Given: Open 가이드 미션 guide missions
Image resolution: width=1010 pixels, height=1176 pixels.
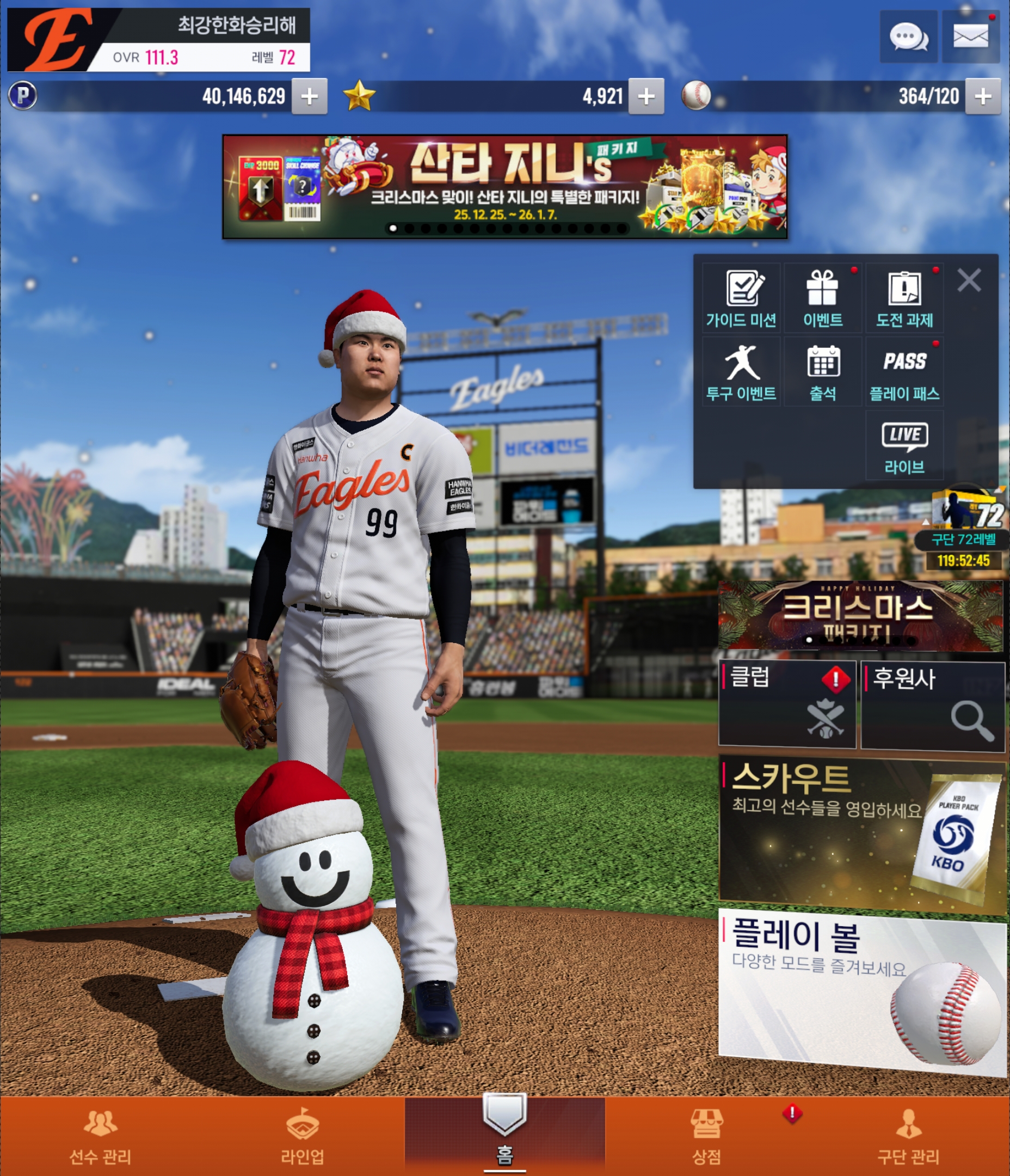Looking at the screenshot, I should pyautogui.click(x=741, y=298).
